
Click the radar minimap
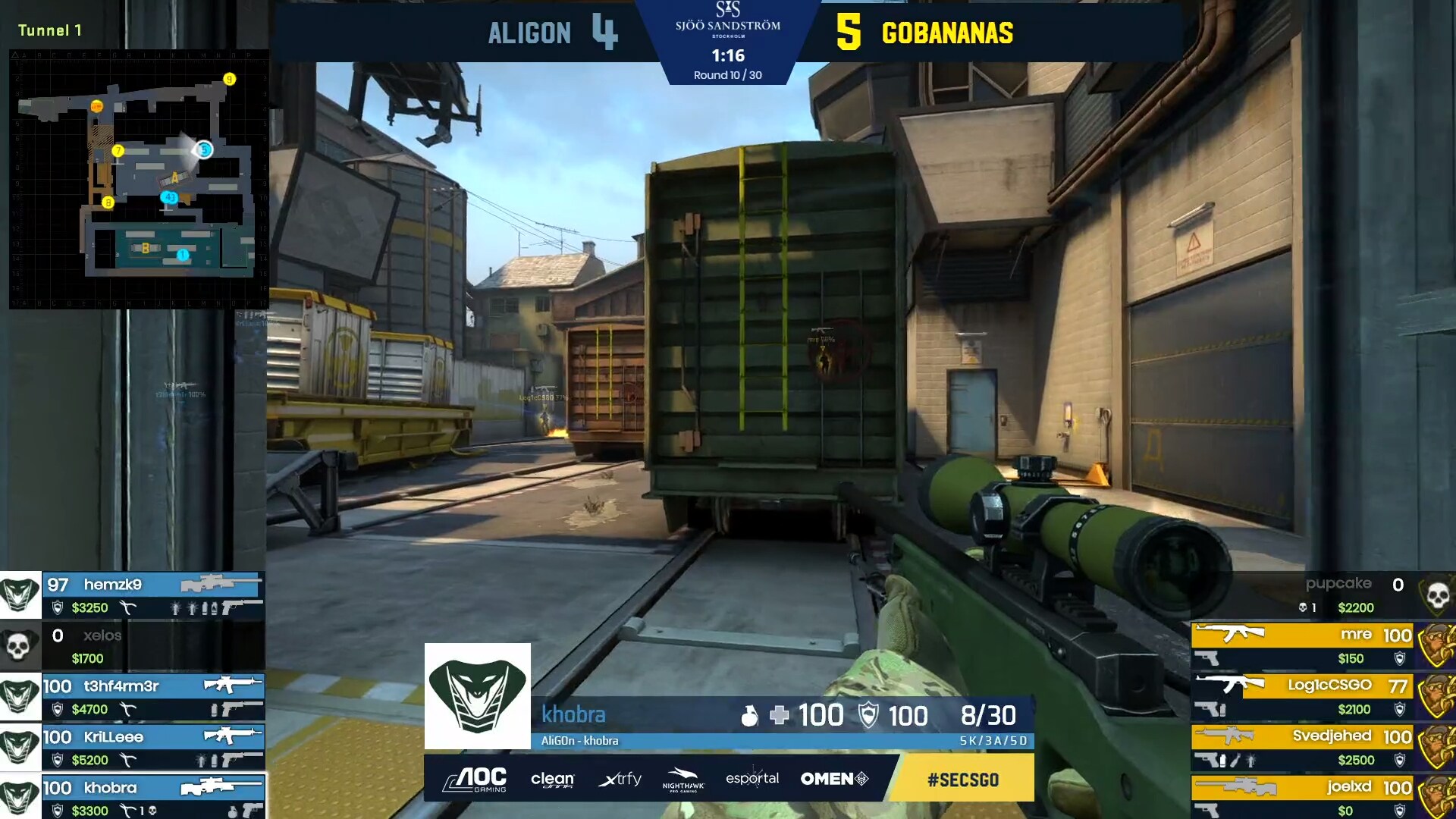139,179
